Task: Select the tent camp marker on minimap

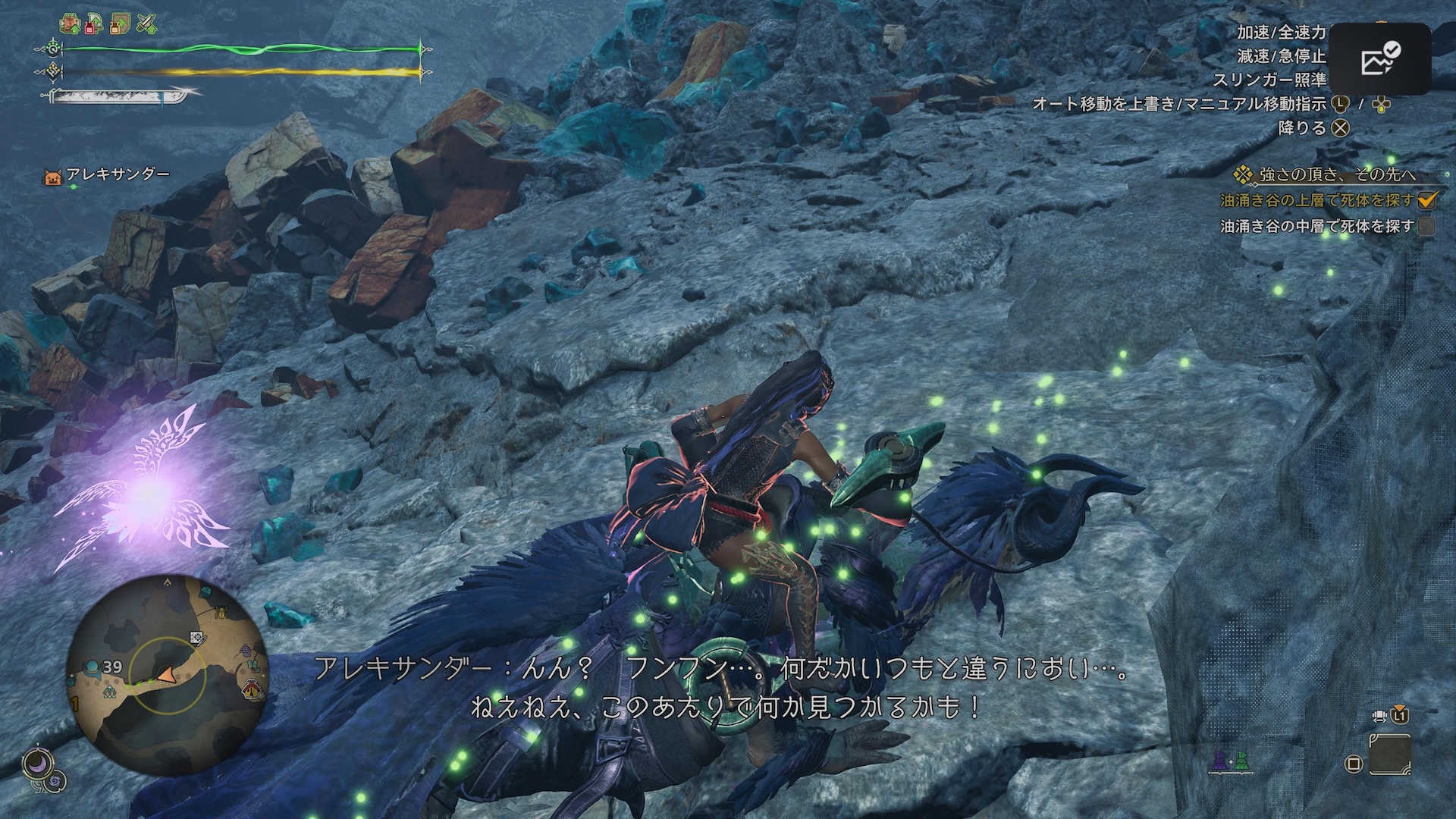Action: point(253,690)
